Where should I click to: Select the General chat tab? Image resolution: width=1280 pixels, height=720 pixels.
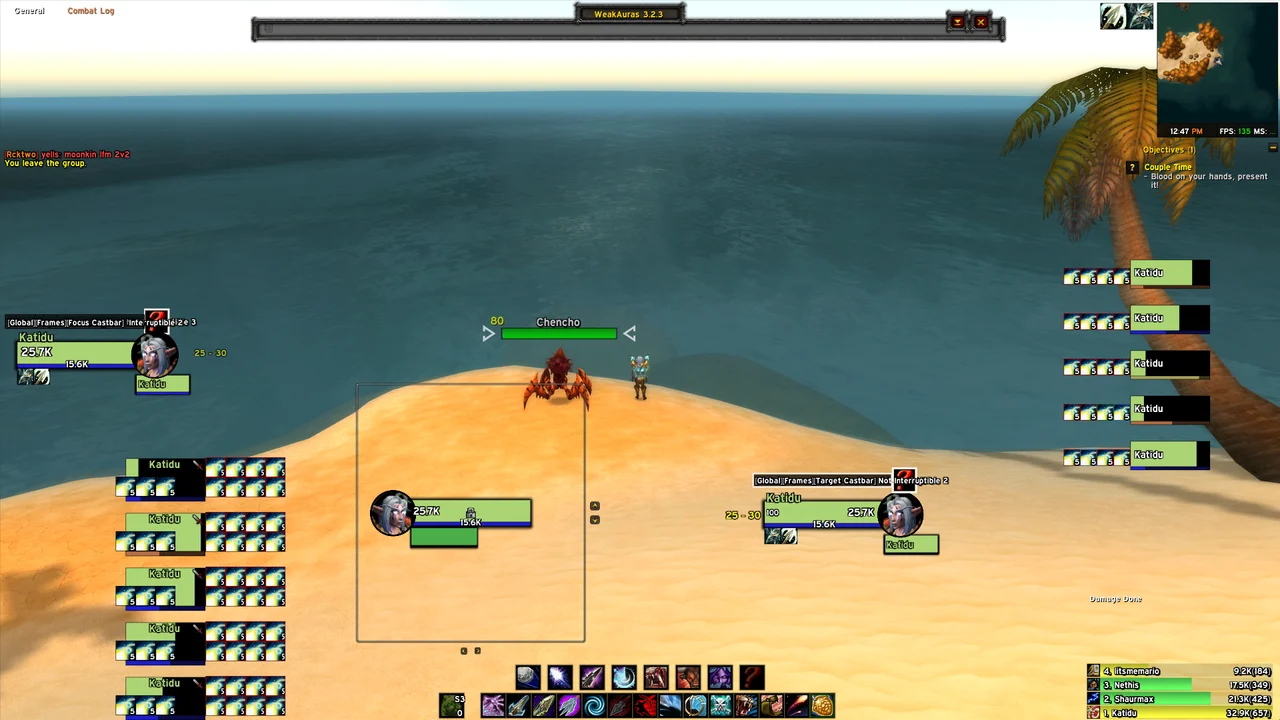coord(29,11)
